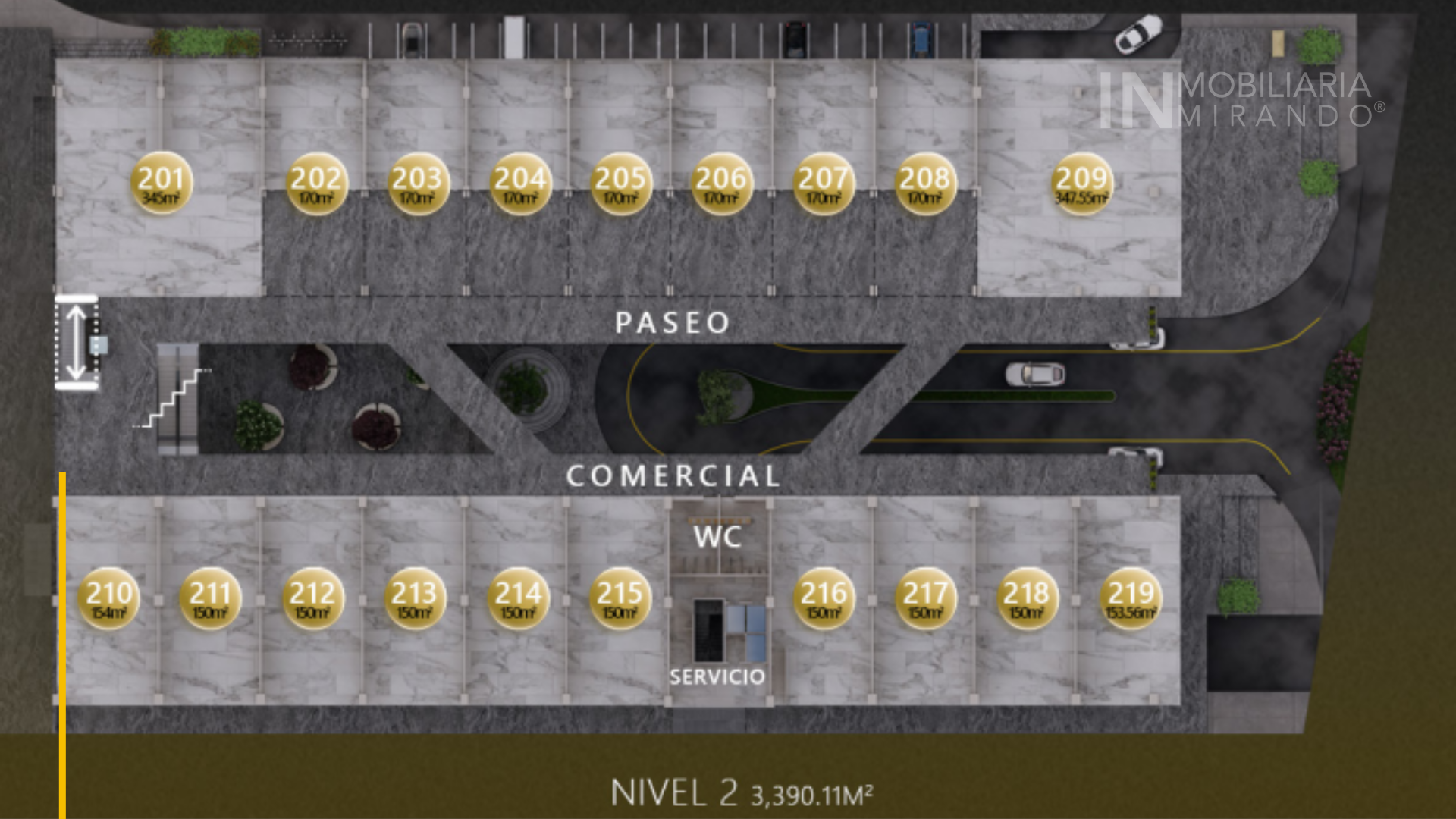Viewport: 1456px width, 819px height.
Task: Select the gold 201 unit marker
Action: point(162,184)
